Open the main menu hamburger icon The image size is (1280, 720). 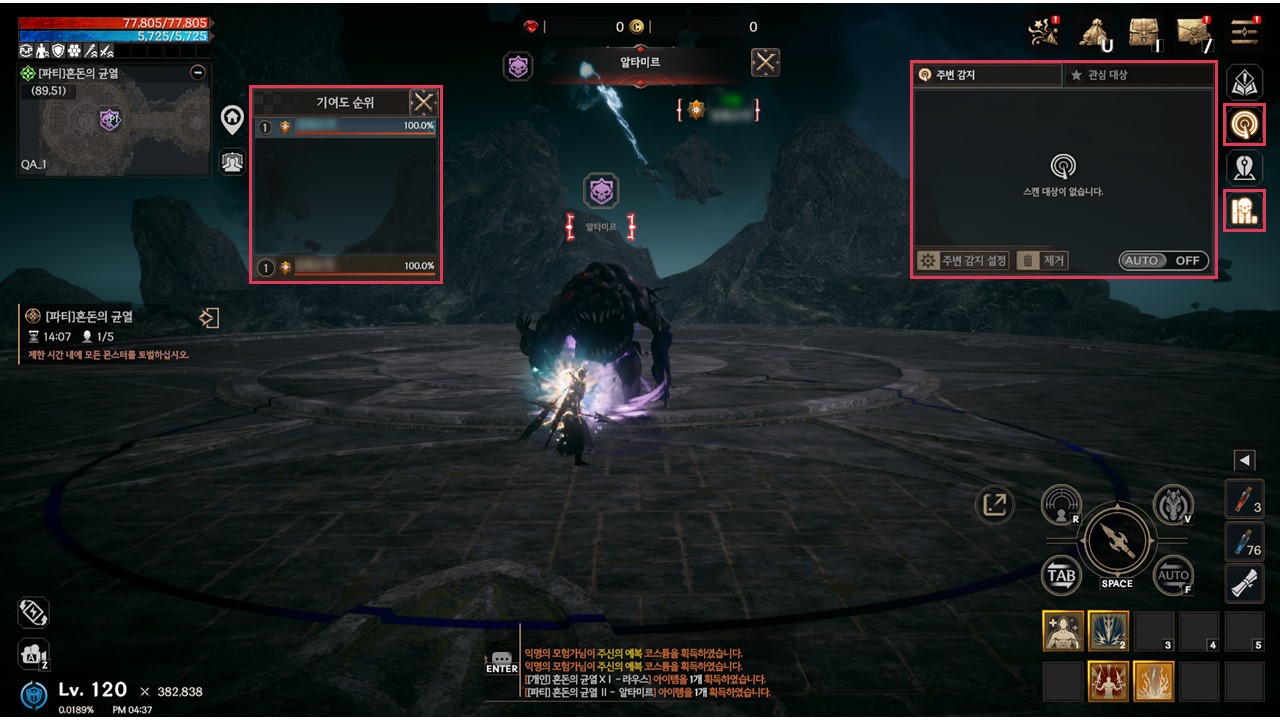1245,32
